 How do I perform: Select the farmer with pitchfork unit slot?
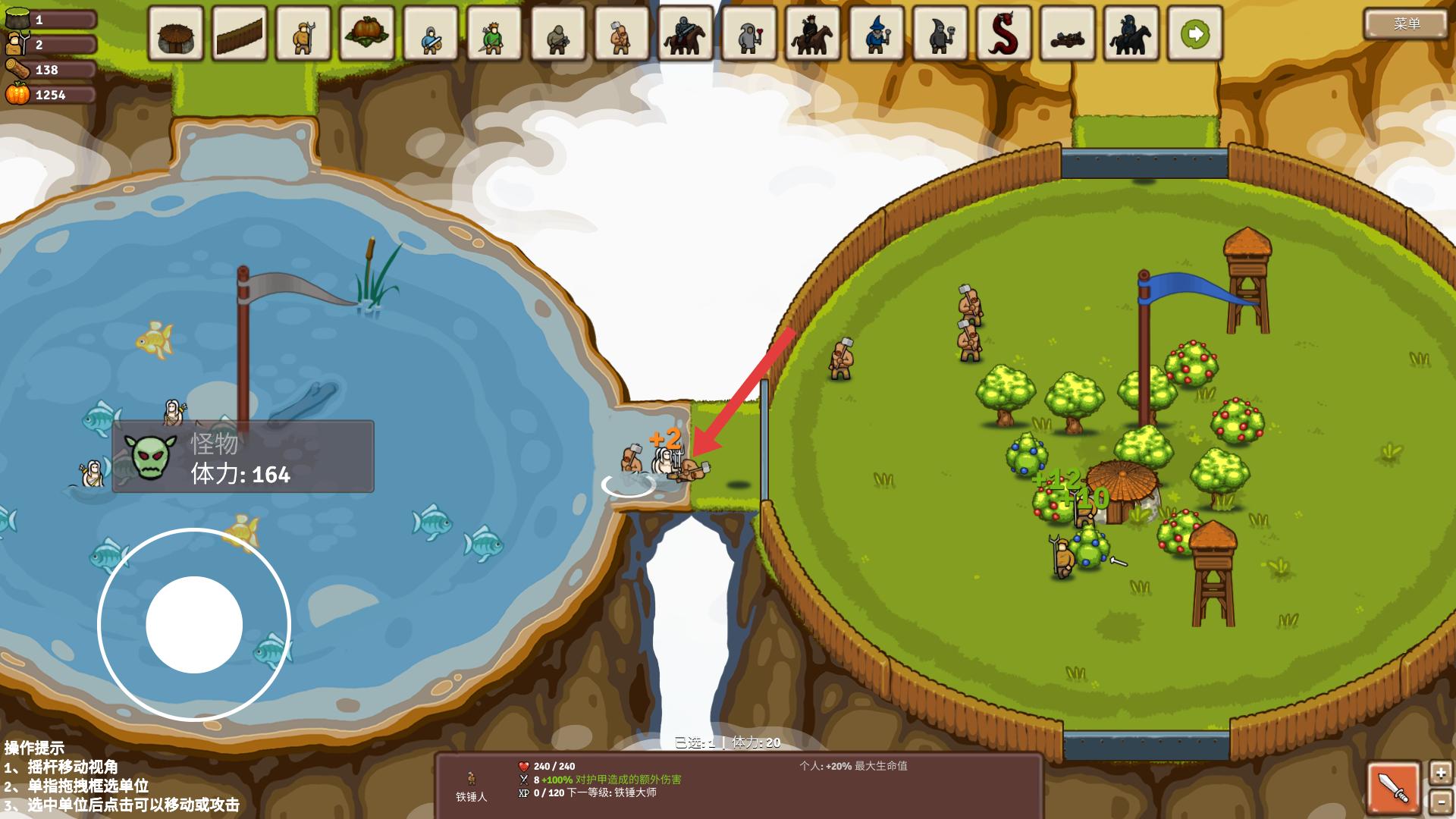coord(303,34)
